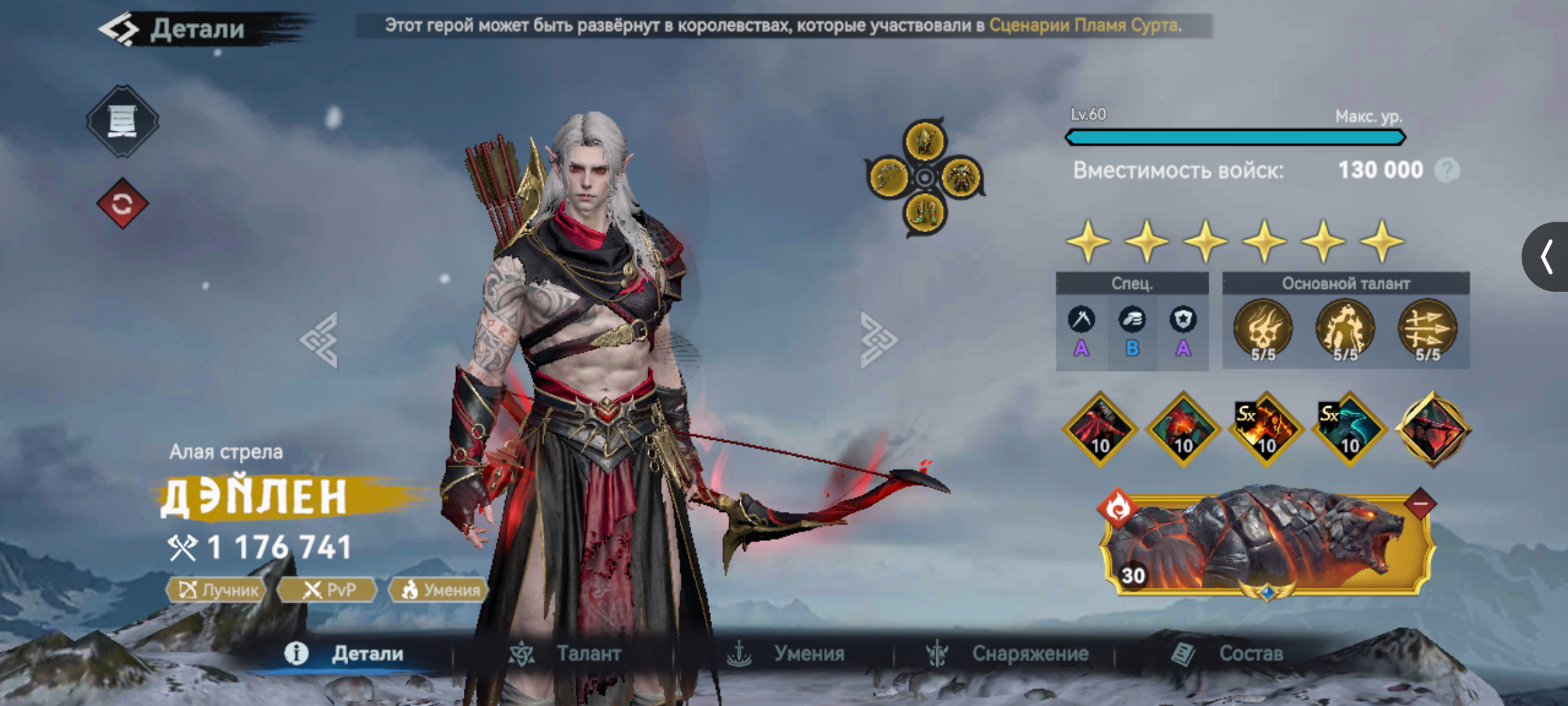This screenshot has width=1568, height=706.
Task: Switch to the Талант tab
Action: 566,653
